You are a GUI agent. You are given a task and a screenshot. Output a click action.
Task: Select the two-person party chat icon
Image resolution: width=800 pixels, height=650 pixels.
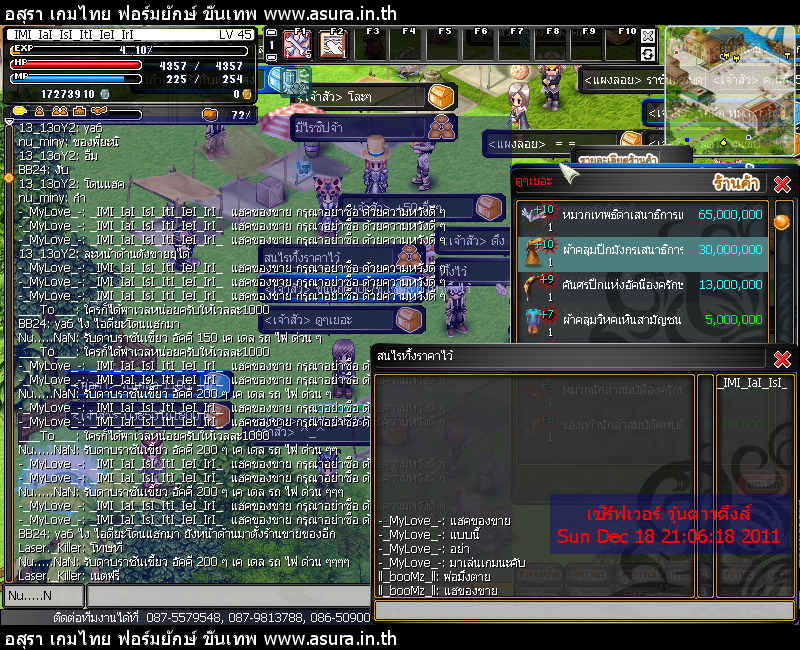[x=58, y=111]
